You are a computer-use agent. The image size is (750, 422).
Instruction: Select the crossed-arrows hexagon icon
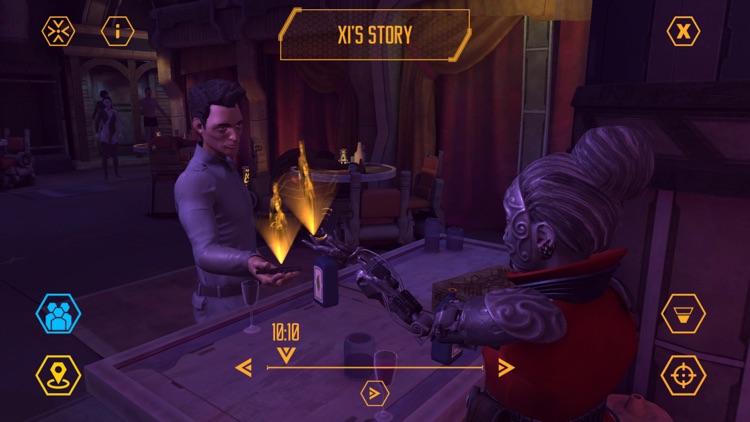pos(58,31)
